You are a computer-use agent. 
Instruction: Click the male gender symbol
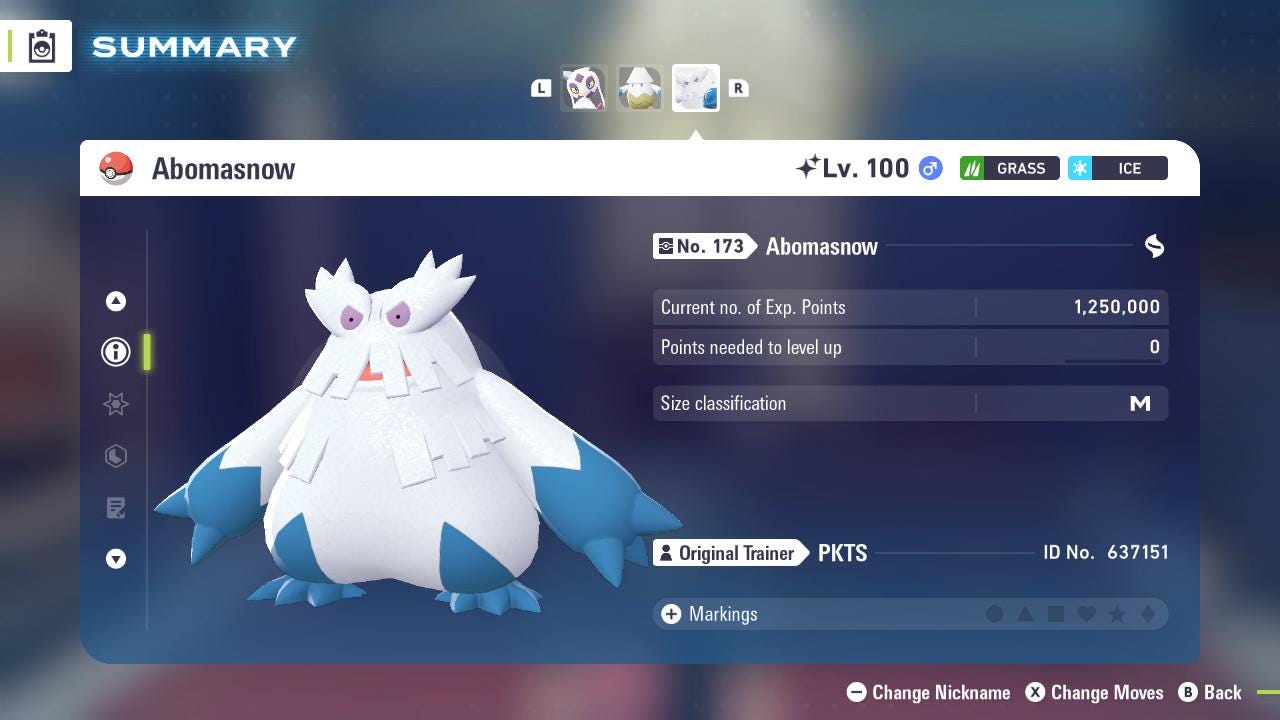point(927,168)
